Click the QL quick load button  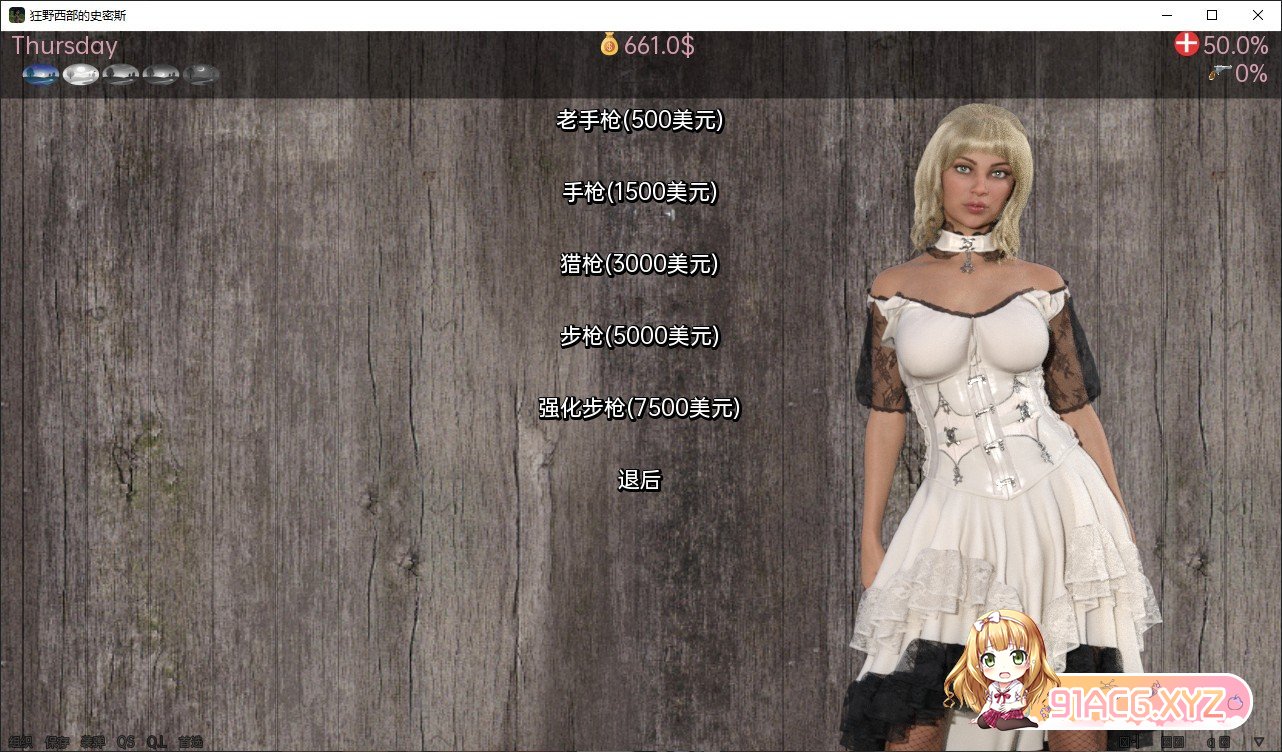(x=156, y=742)
